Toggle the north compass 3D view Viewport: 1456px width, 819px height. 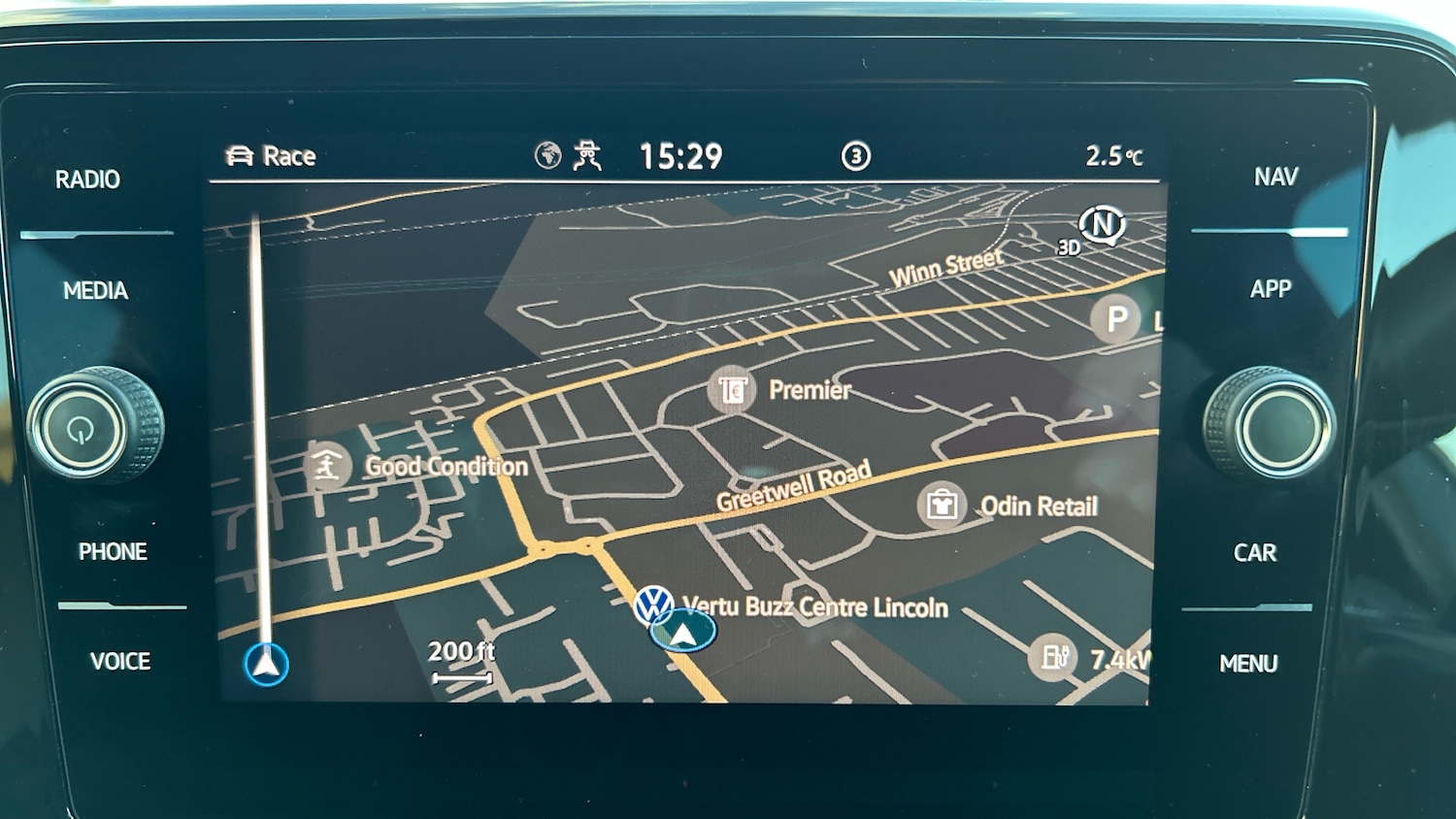pos(1100,228)
